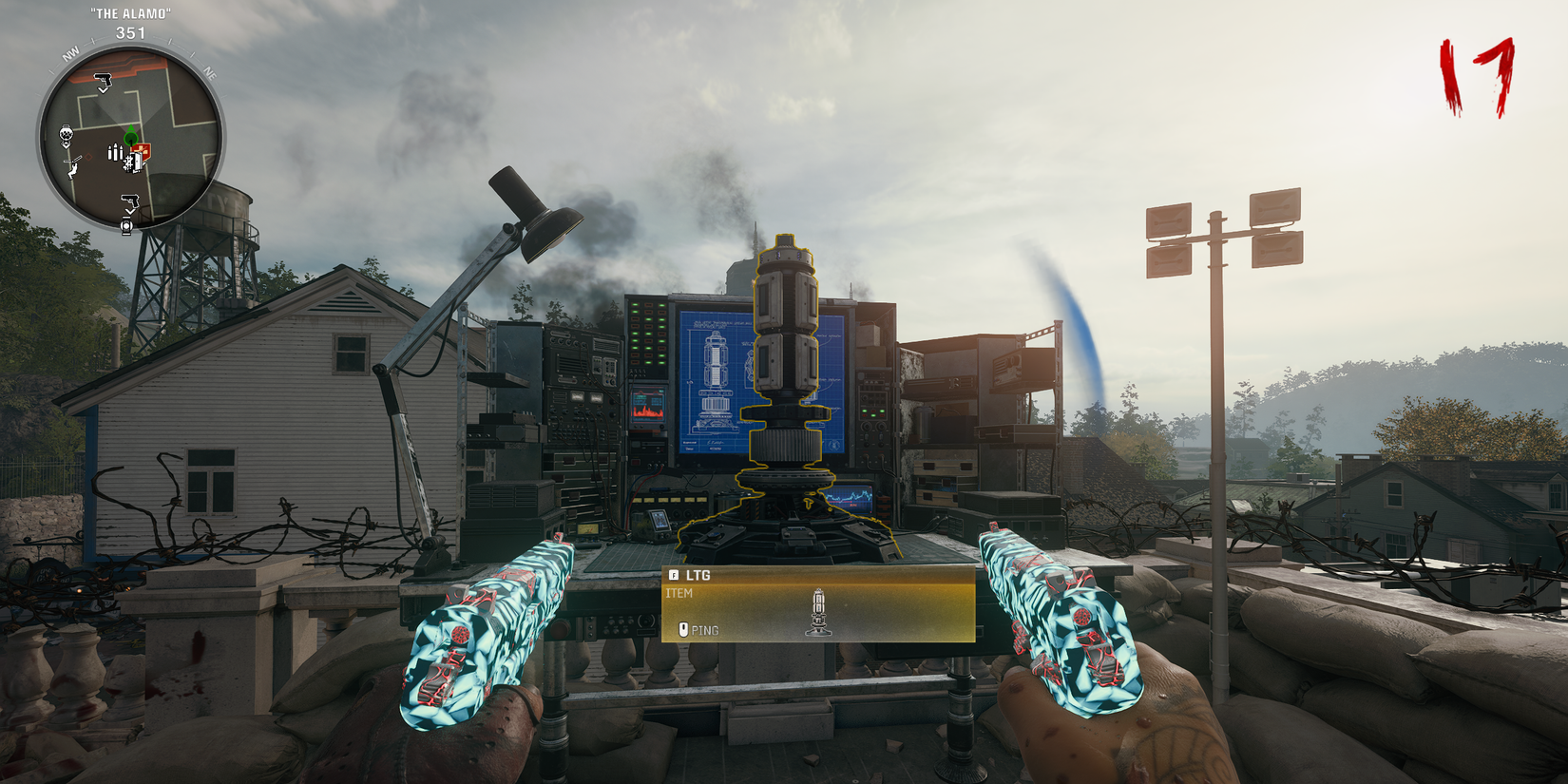Click the 'THE ALAMO' location title
Image resolution: width=1568 pixels, height=784 pixels.
130,14
